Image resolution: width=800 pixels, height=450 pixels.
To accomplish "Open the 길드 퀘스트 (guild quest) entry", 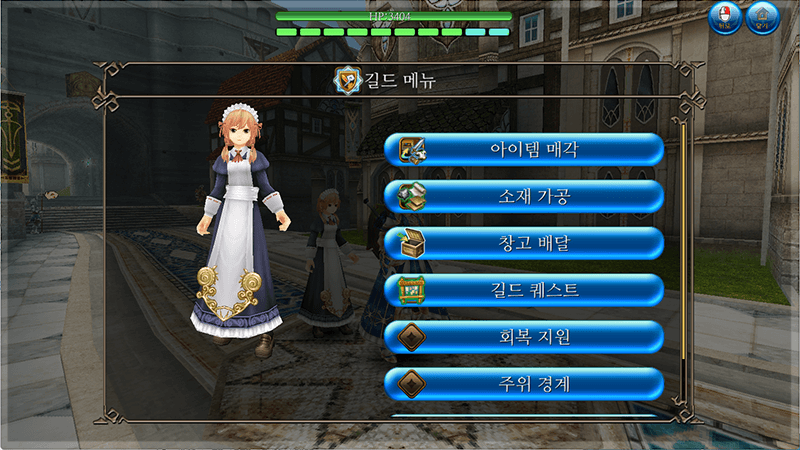I will click(524, 290).
